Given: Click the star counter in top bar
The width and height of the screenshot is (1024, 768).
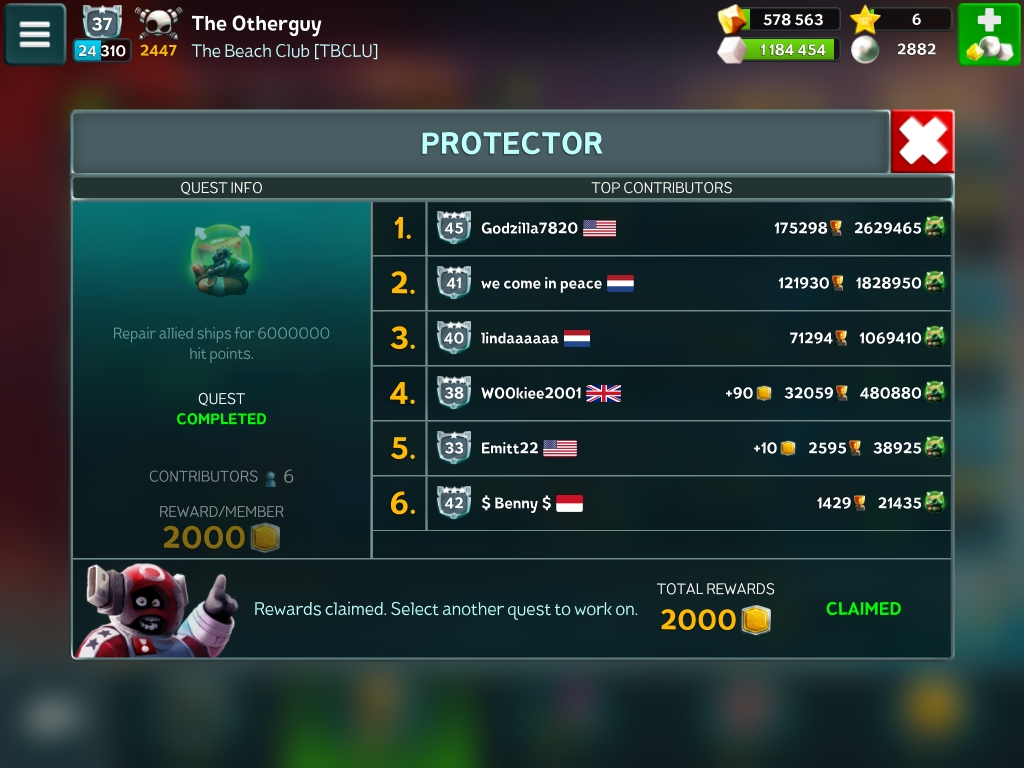Looking at the screenshot, I should point(900,20).
